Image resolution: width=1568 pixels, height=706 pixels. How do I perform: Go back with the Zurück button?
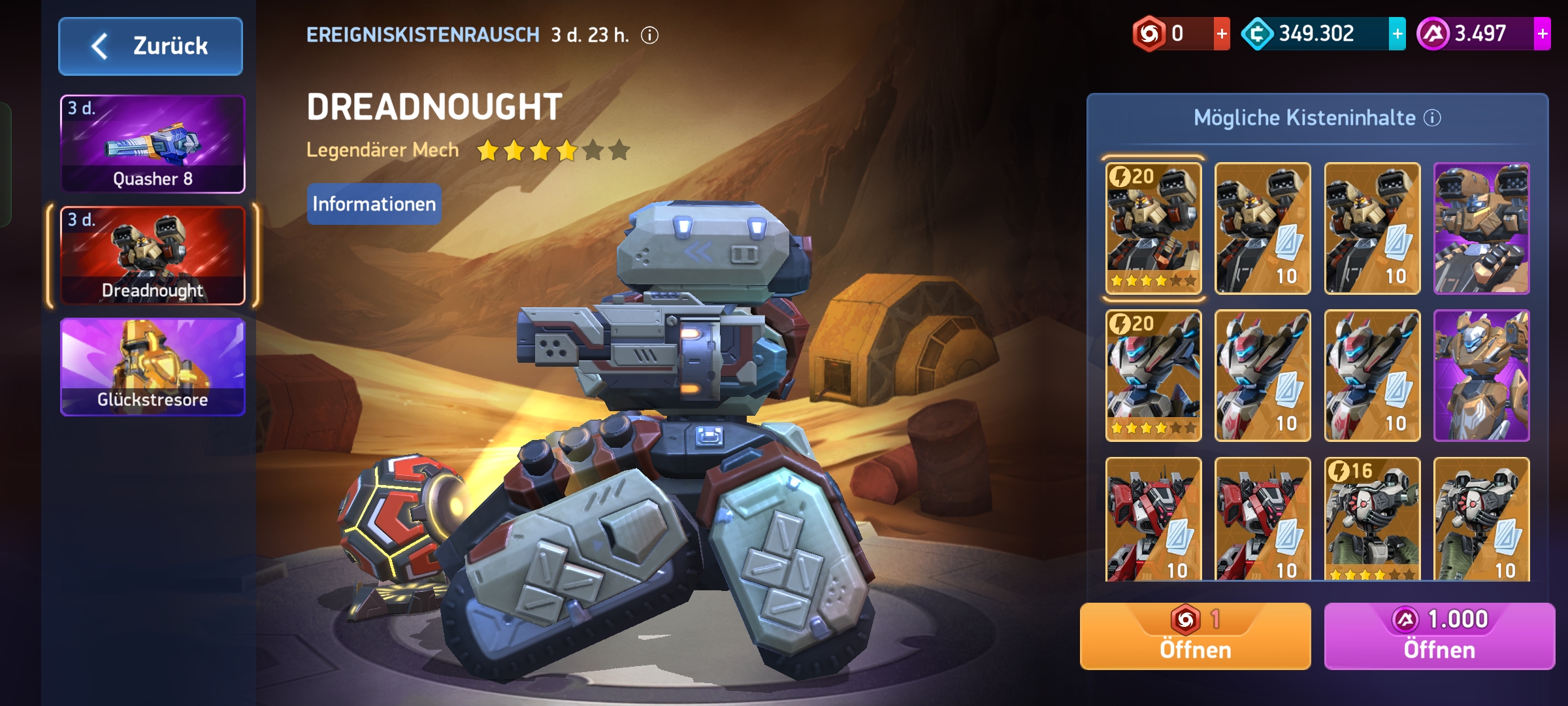pyautogui.click(x=150, y=46)
